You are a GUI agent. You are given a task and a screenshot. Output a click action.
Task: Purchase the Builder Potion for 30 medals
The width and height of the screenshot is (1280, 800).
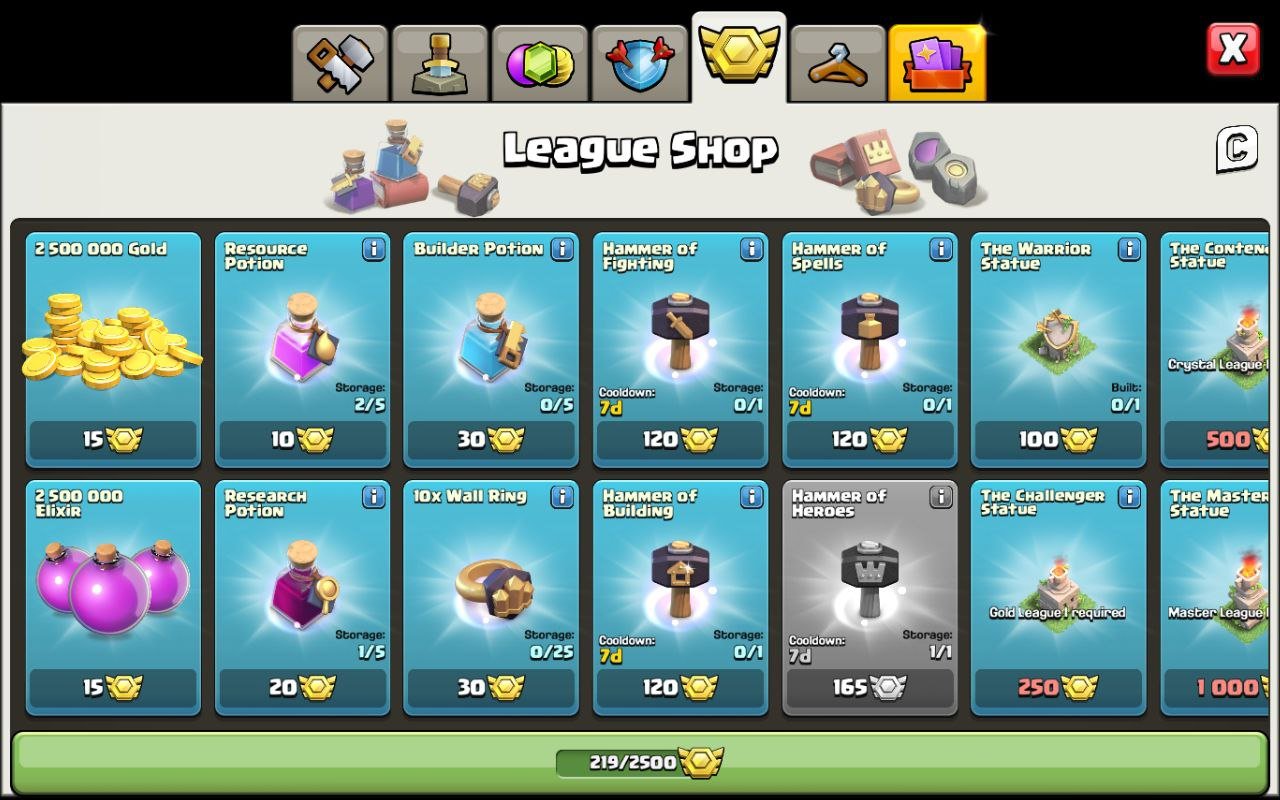point(490,440)
